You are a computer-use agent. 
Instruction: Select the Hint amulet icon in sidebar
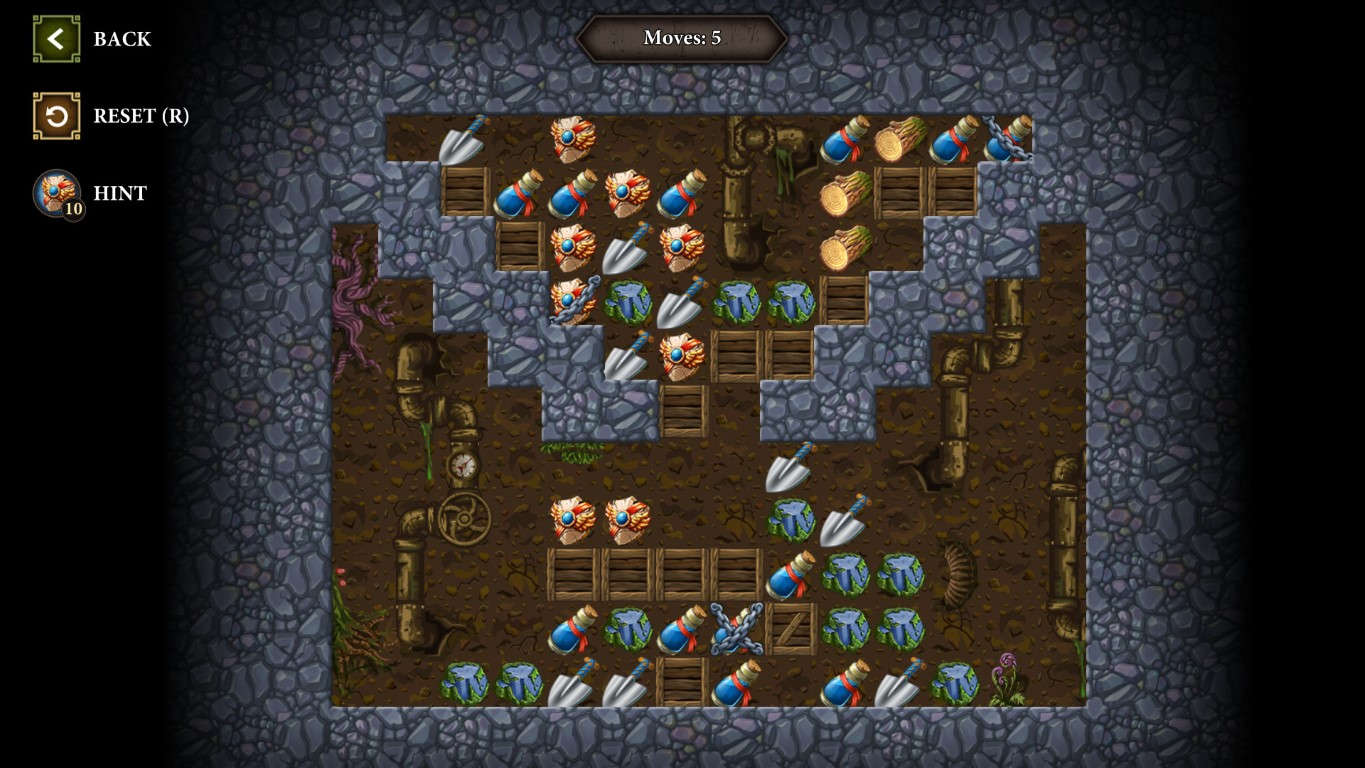(56, 194)
